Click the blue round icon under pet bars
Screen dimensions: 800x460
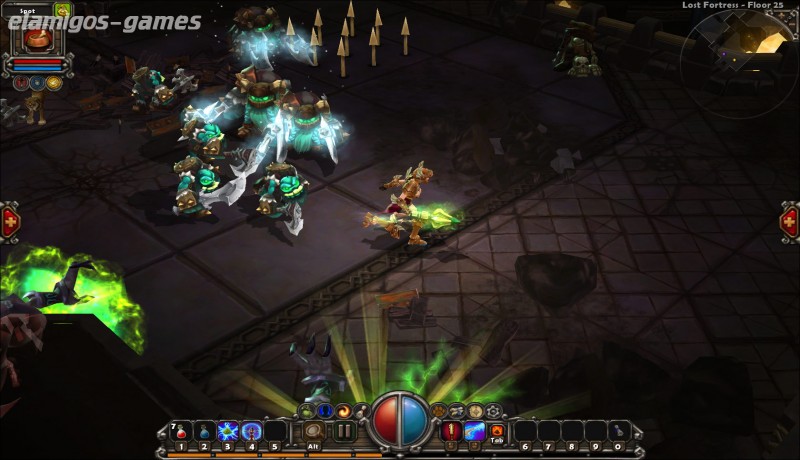(x=37, y=83)
